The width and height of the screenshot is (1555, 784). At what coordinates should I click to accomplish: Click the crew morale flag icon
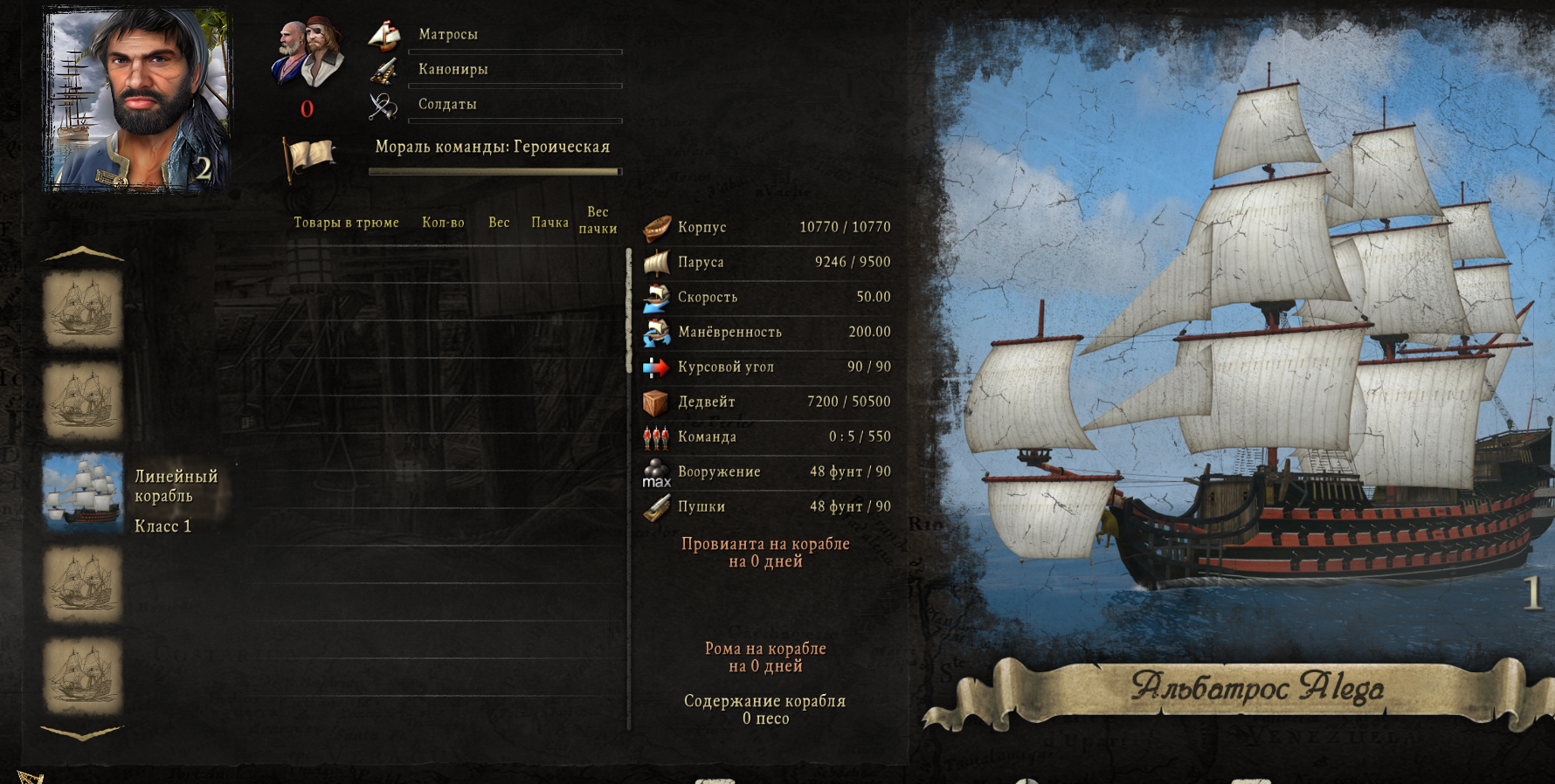click(309, 157)
